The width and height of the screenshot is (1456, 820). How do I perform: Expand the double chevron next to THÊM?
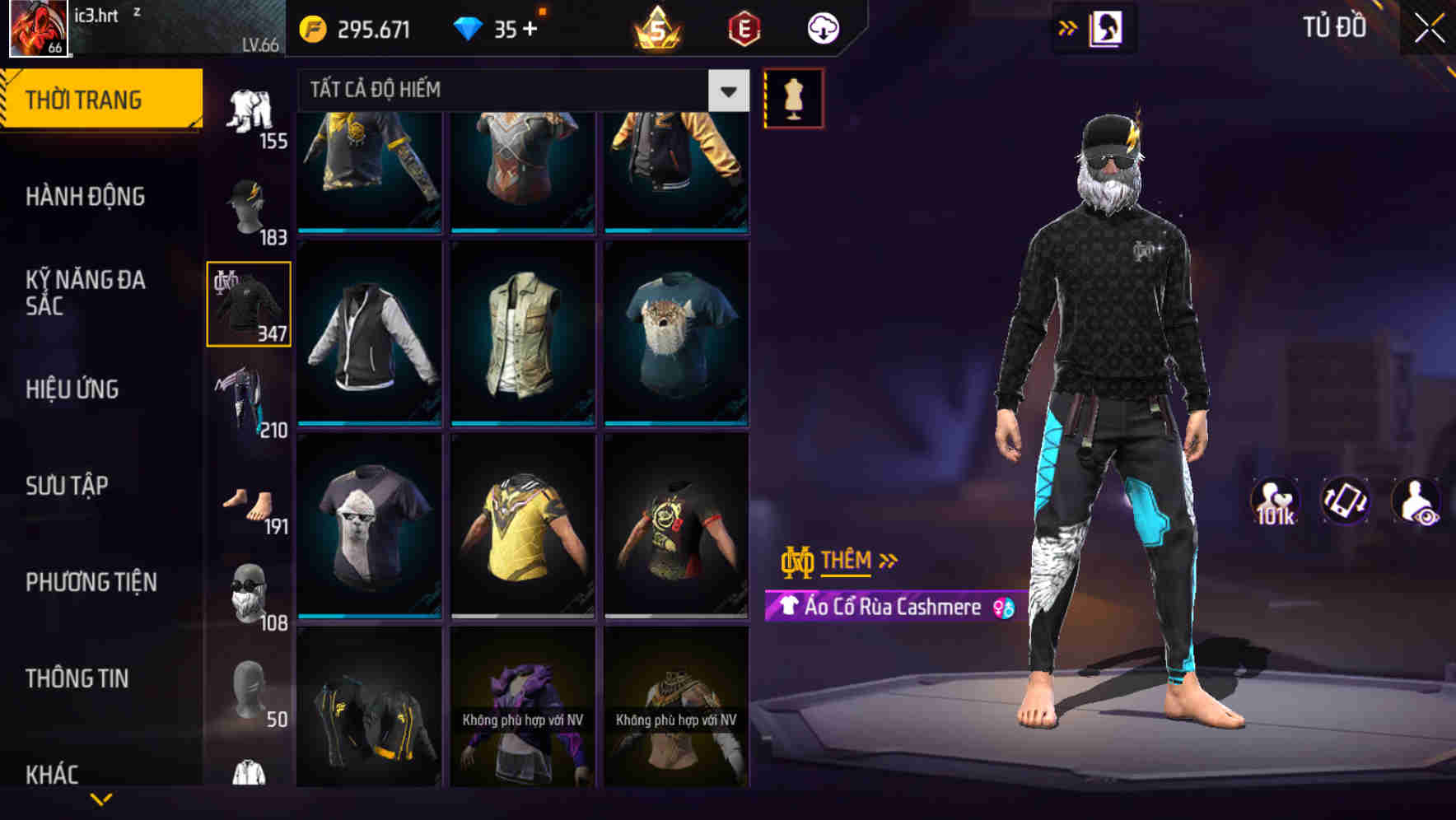point(888,561)
